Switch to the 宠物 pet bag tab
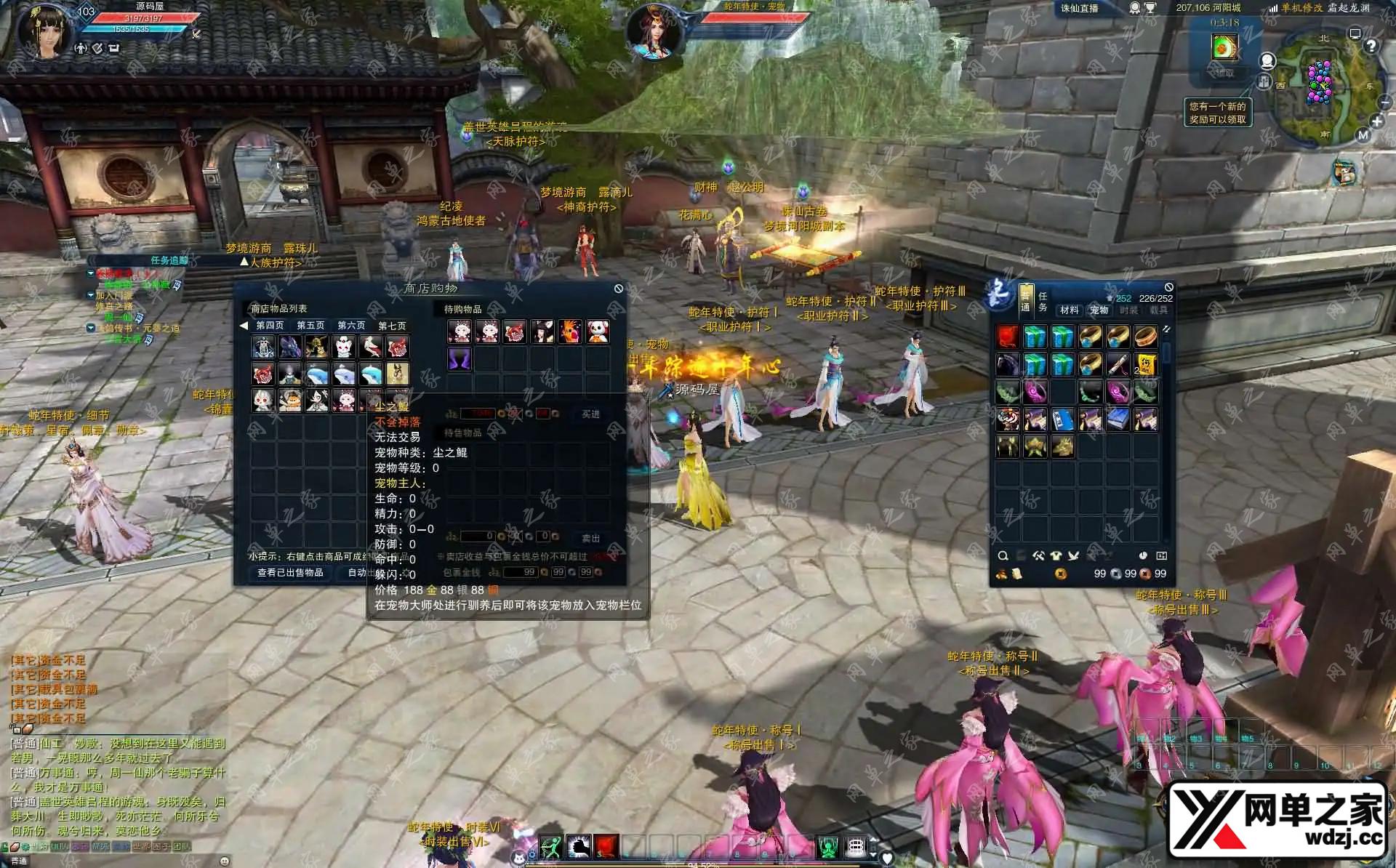The image size is (1396, 868). tap(1099, 310)
